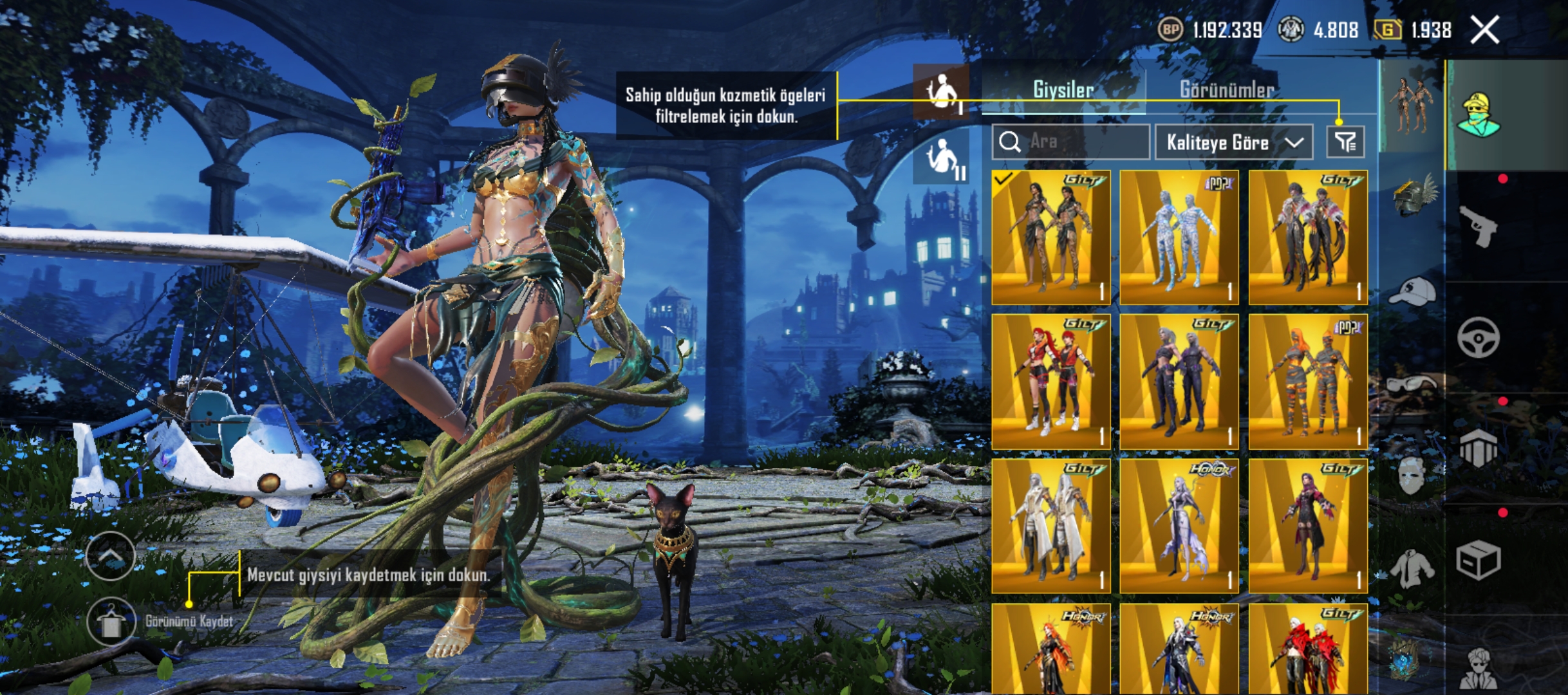Show the baseball cap subcategory
Viewport: 1568px width, 695px height.
tap(1411, 292)
